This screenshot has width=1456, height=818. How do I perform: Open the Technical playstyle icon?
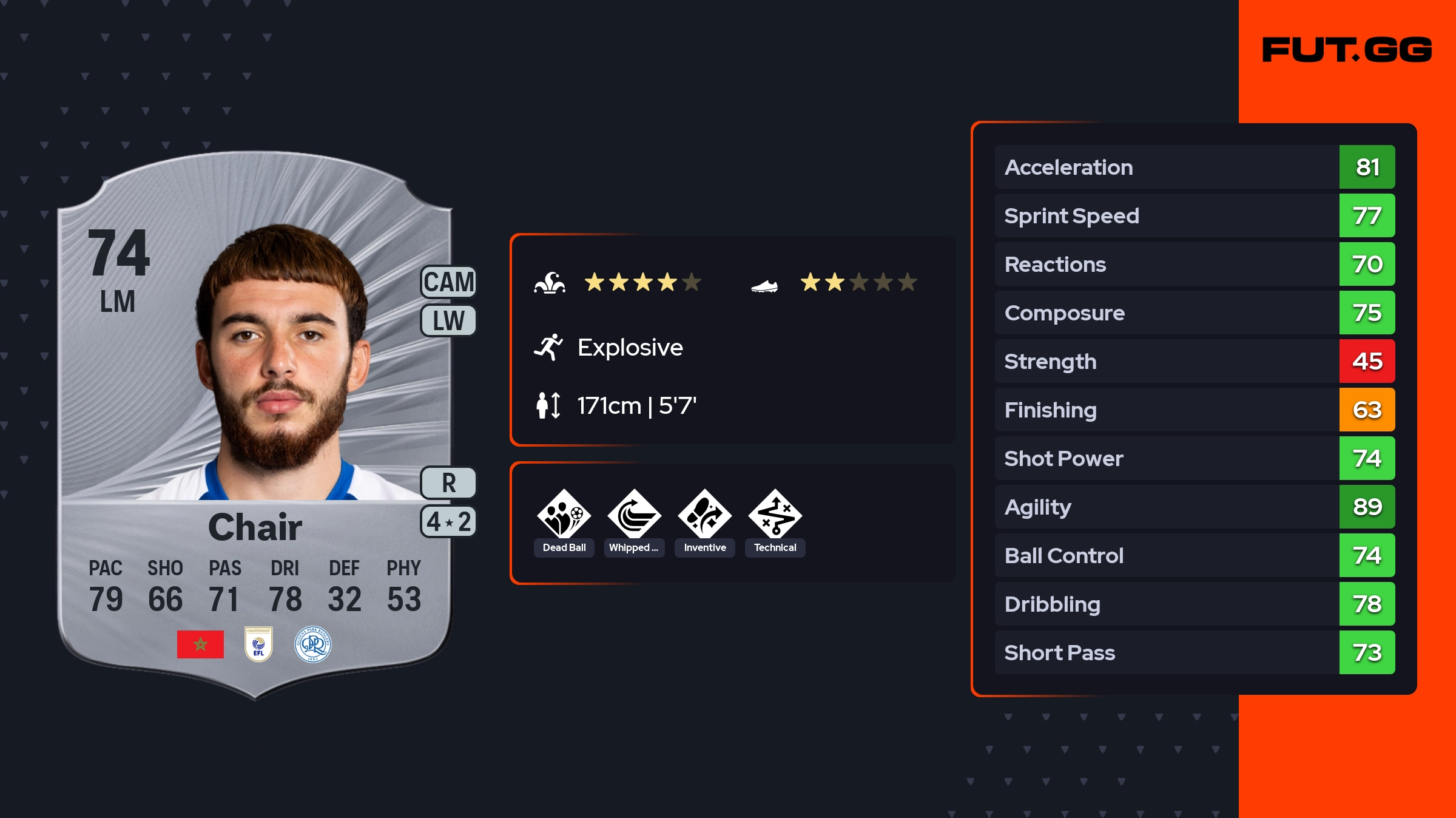pos(775,515)
